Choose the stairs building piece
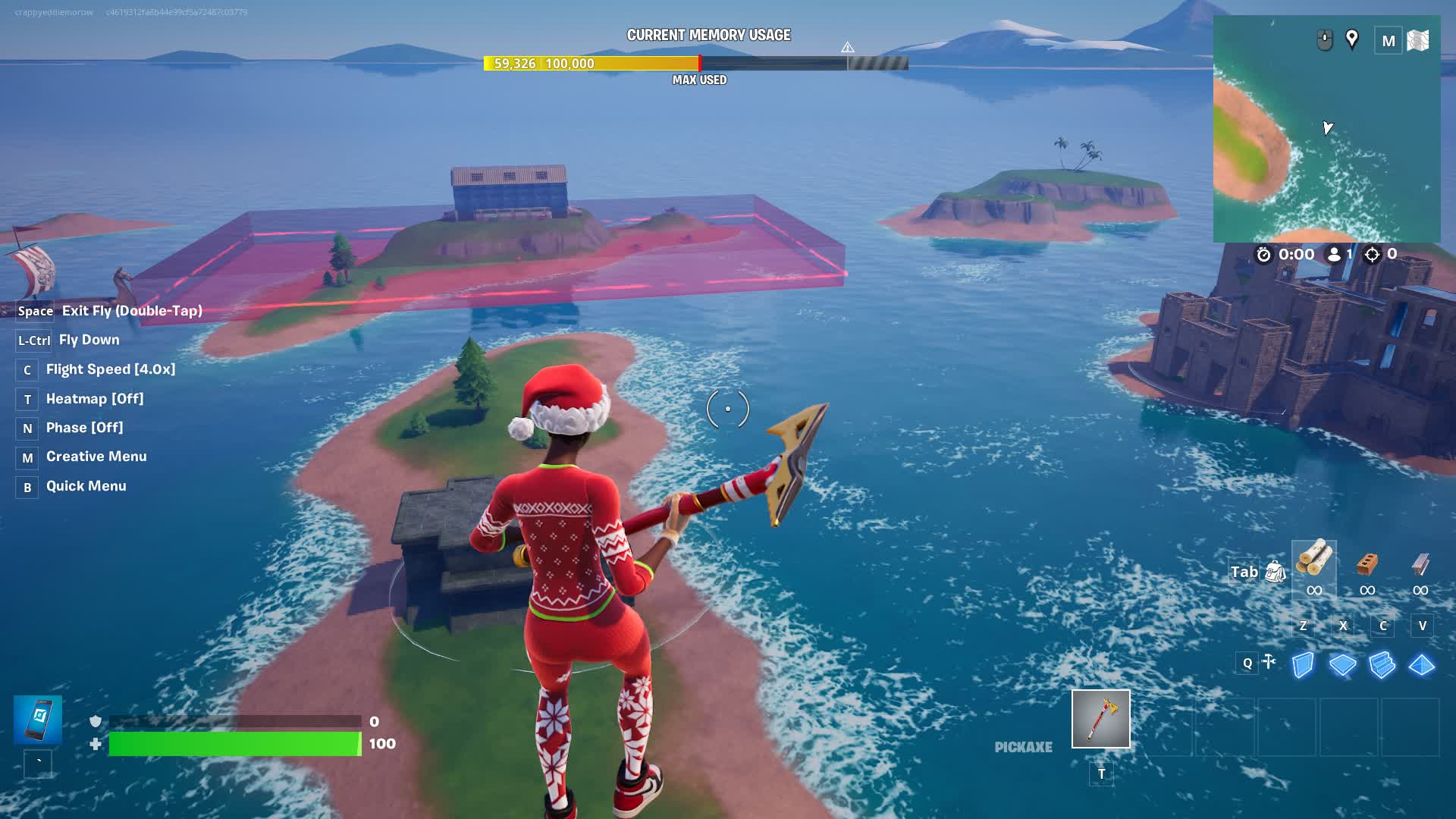Image resolution: width=1456 pixels, height=819 pixels. pos(1382,665)
